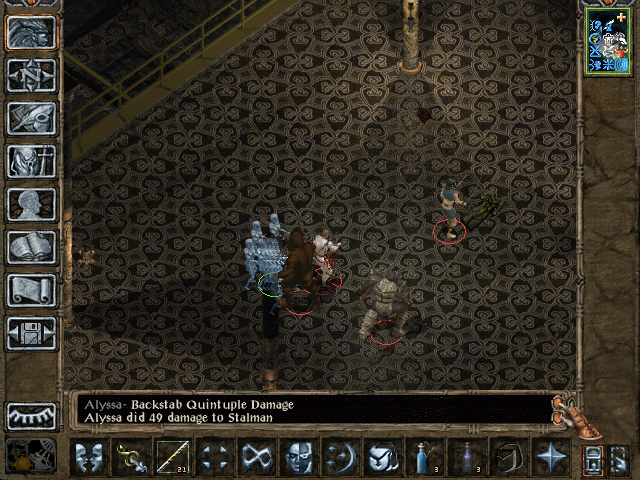The height and width of the screenshot is (480, 640).
Task: Open the journal with the quill icon
Action: click(32, 118)
